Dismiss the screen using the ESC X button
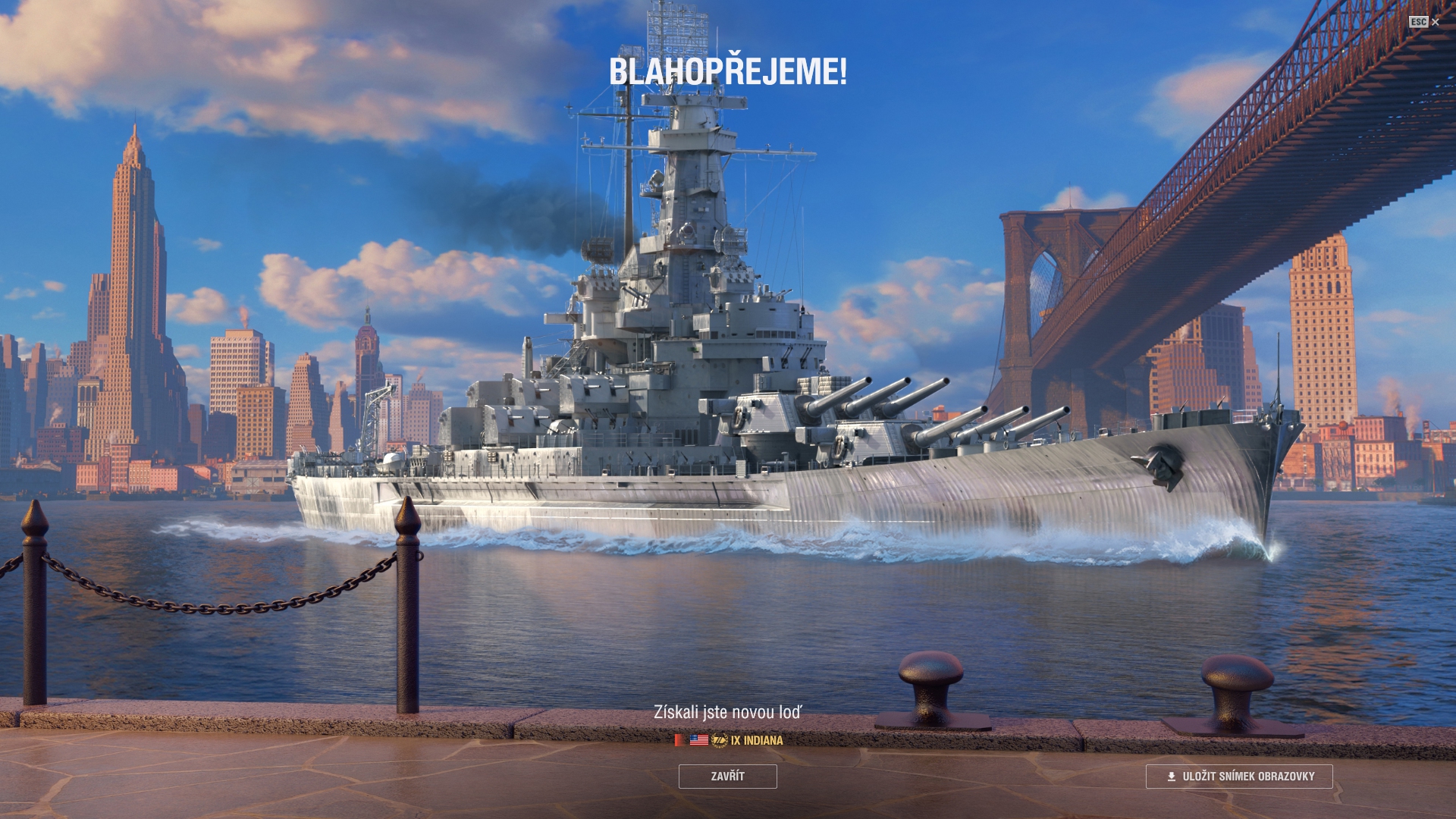The height and width of the screenshot is (819, 1456). pyautogui.click(x=1425, y=22)
